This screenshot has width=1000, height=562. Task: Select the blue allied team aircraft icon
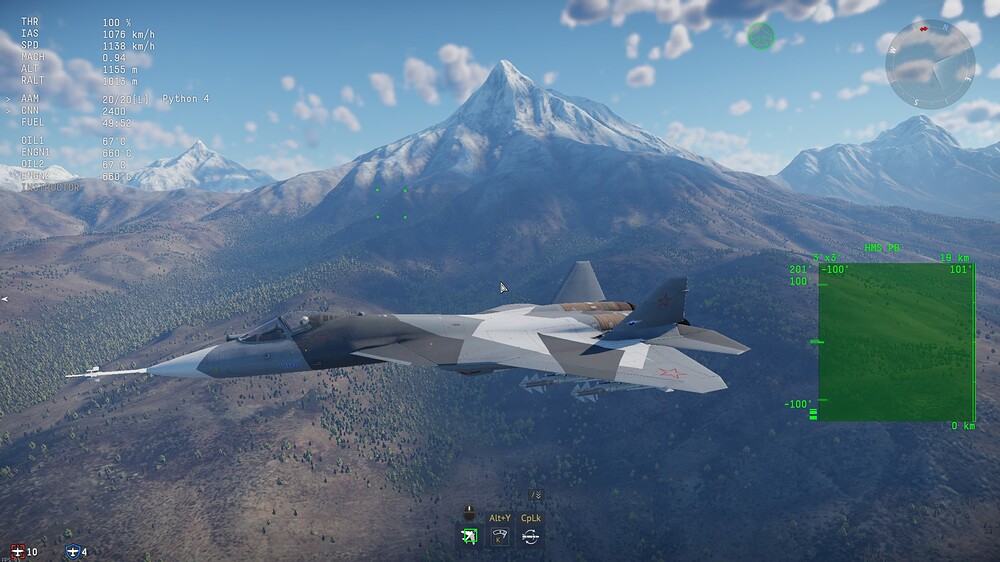point(72,552)
